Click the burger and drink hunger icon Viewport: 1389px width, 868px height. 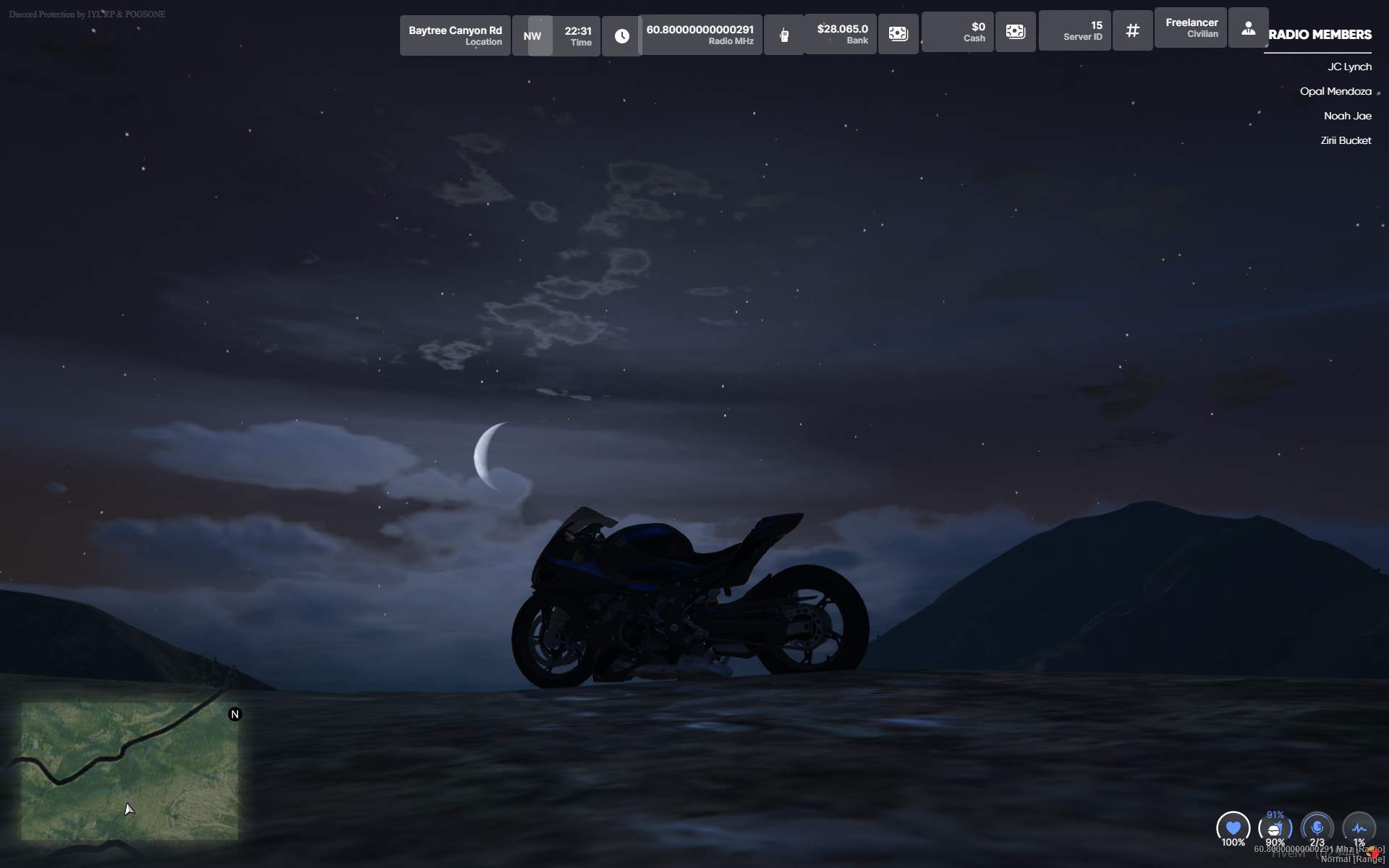[x=1275, y=828]
